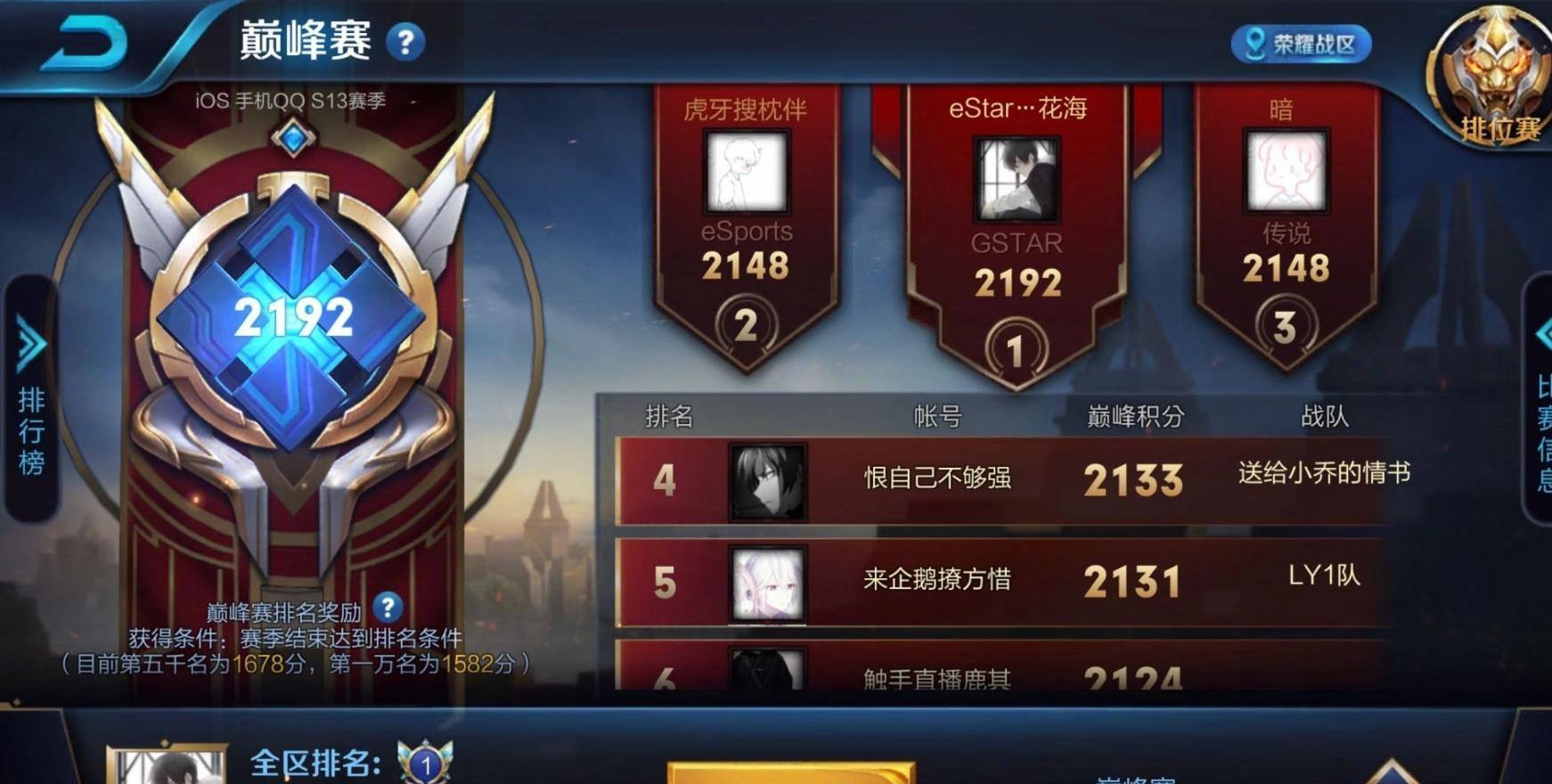Click the left arrow on 排行榜 tab
This screenshot has height=784, width=1552.
(x=28, y=342)
